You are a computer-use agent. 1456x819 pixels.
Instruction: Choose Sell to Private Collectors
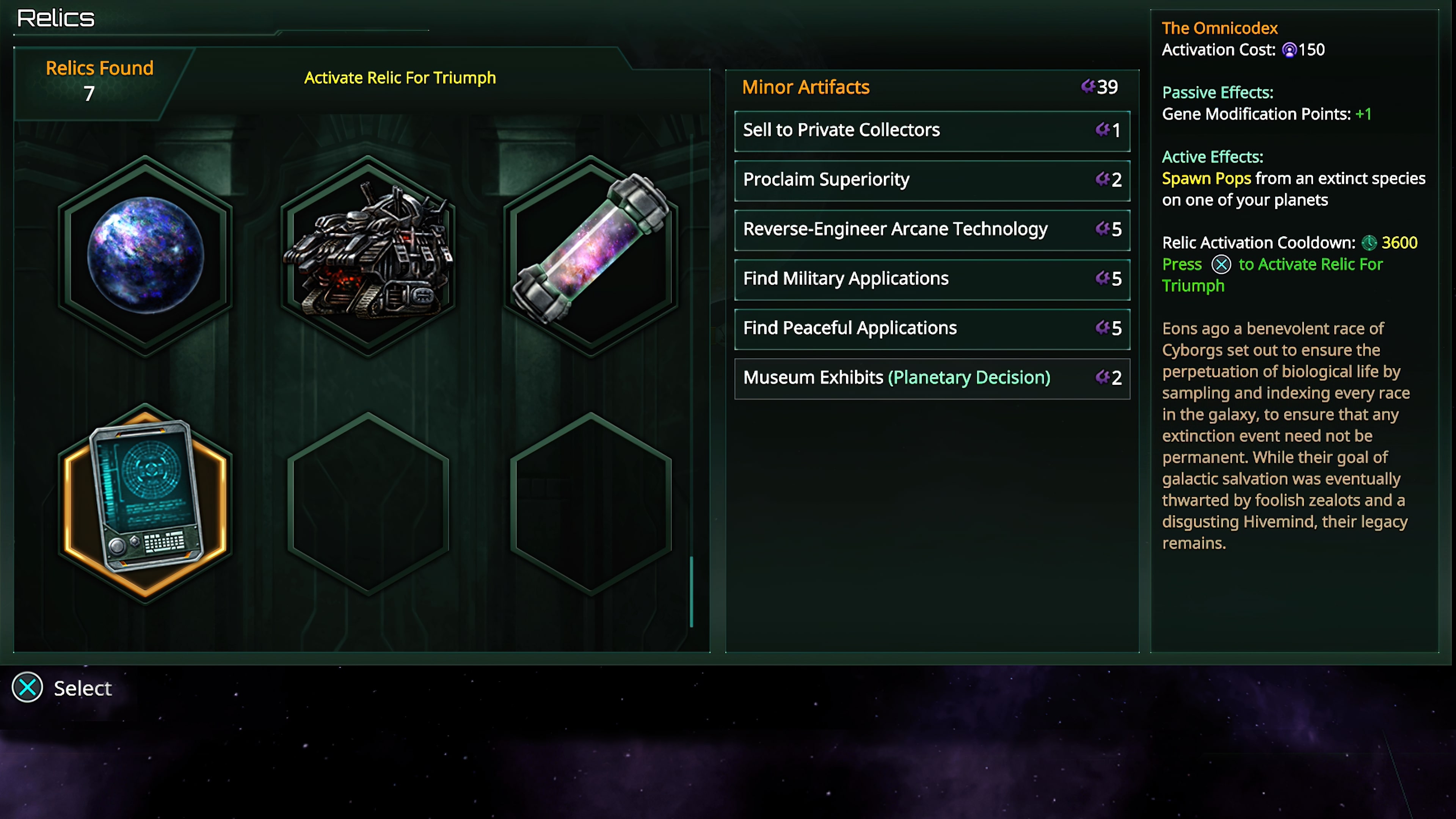[932, 130]
